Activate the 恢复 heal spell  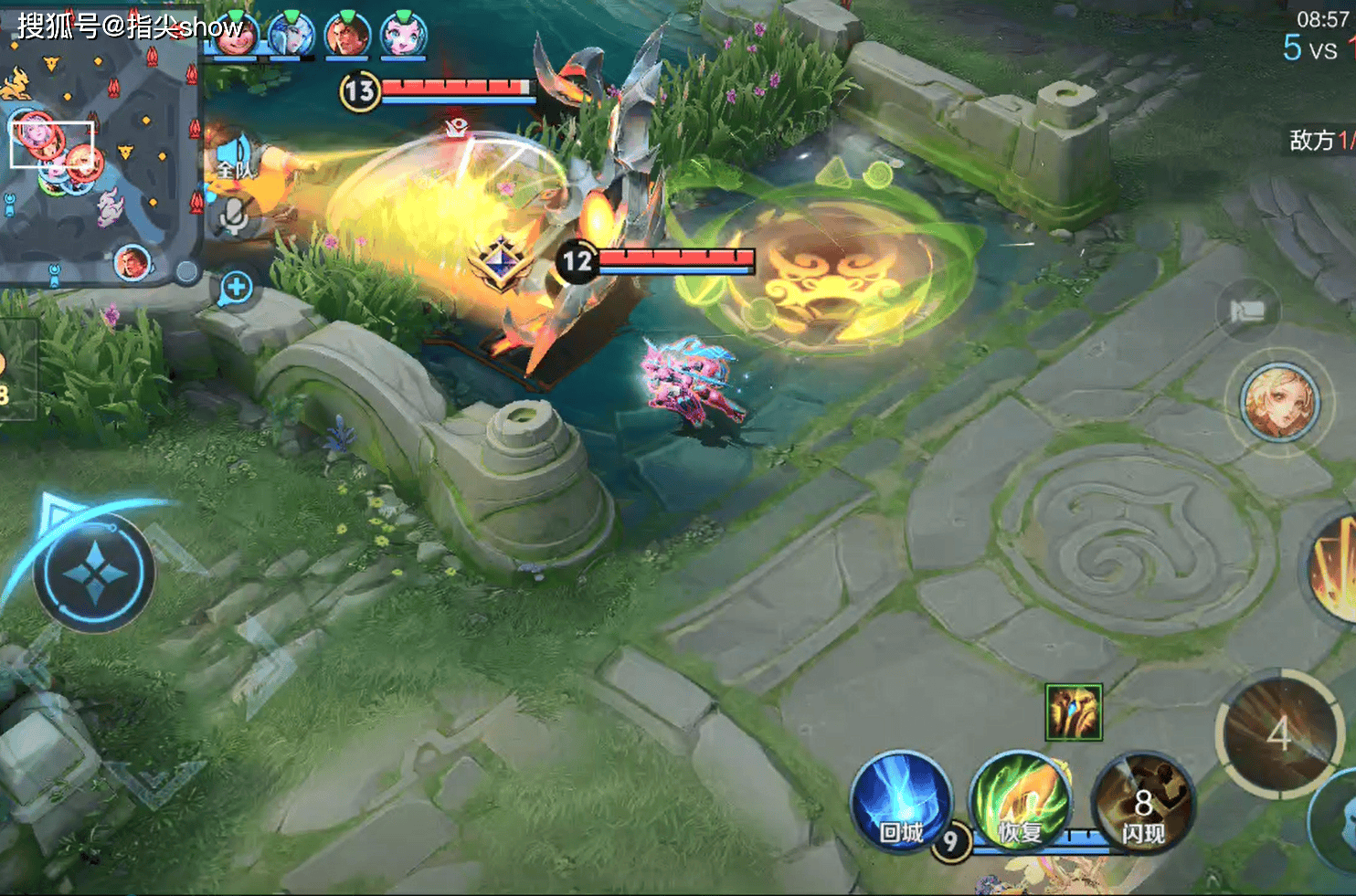click(1020, 802)
